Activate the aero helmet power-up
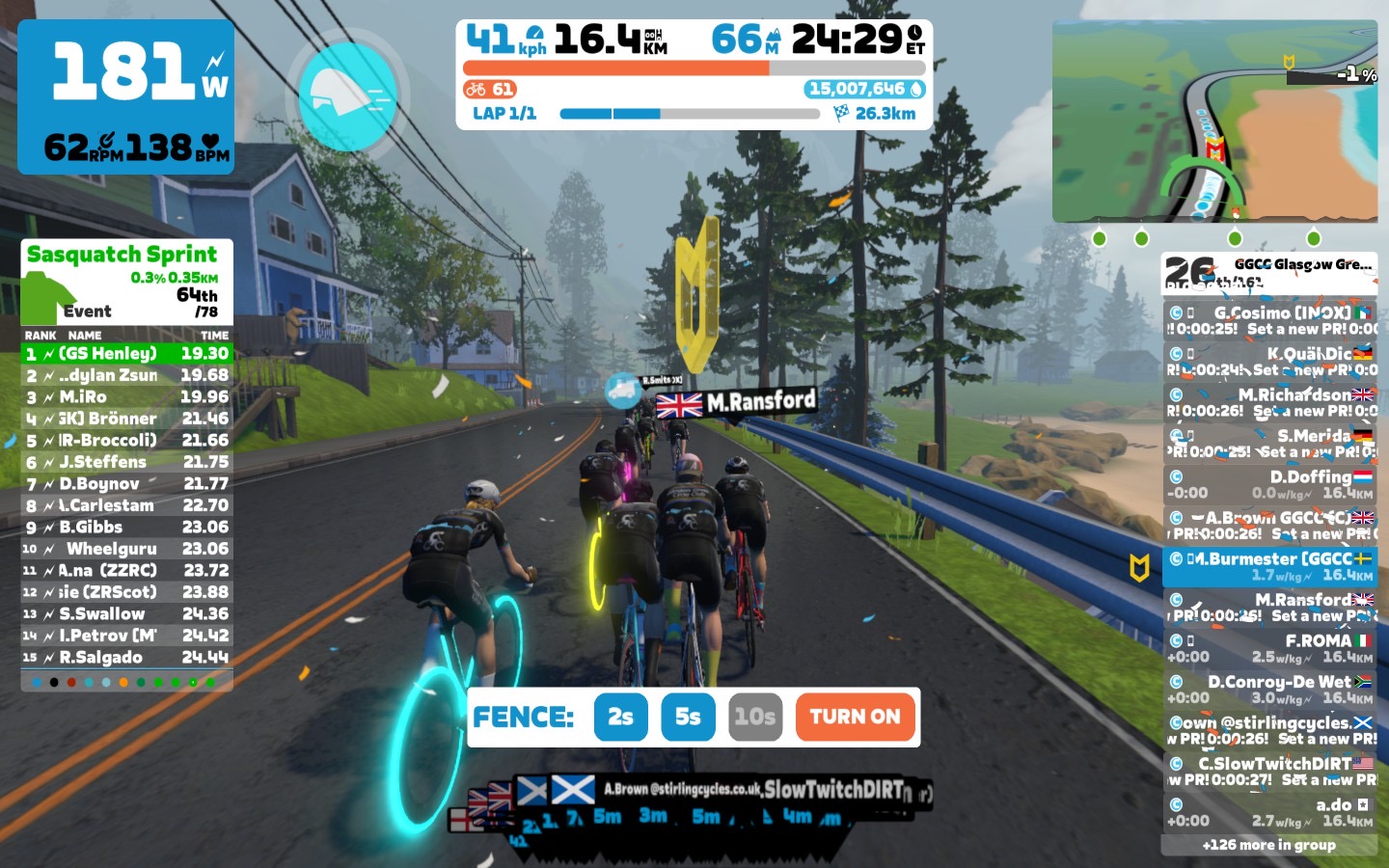This screenshot has height=868, width=1389. pyautogui.click(x=347, y=94)
